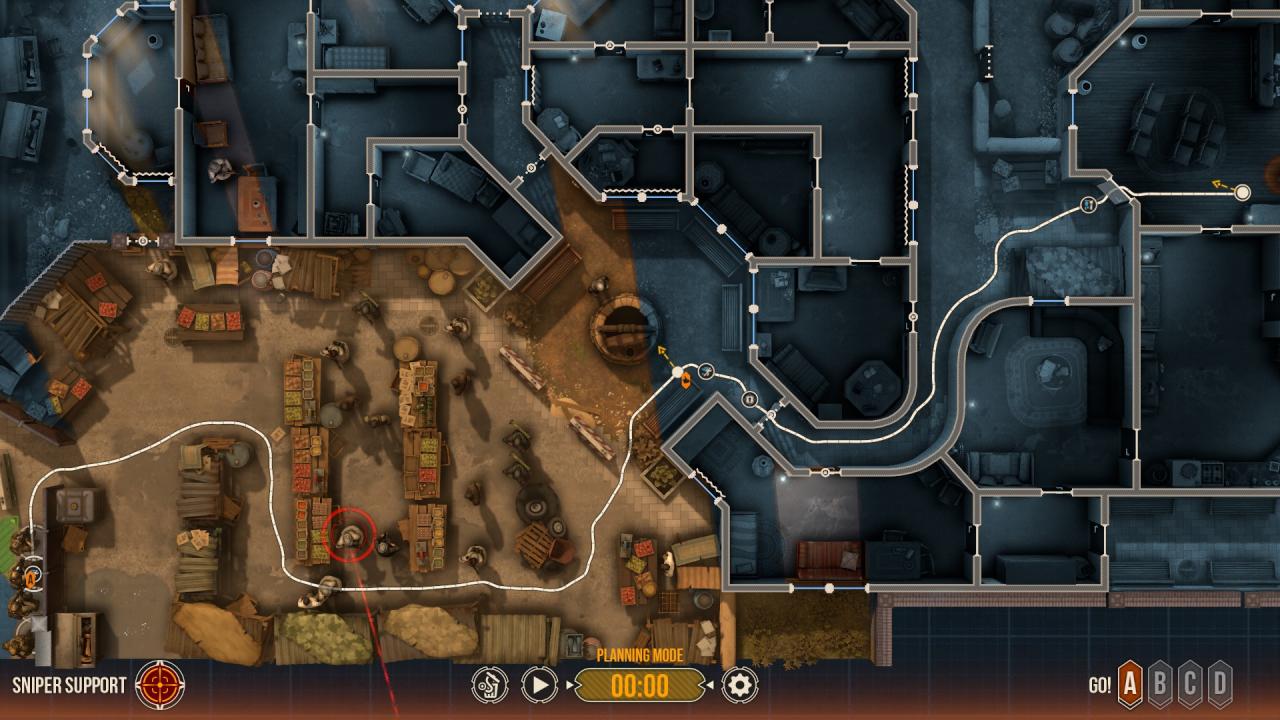Select the orange trooper marker near the well
The image size is (1280, 720).
coord(686,381)
